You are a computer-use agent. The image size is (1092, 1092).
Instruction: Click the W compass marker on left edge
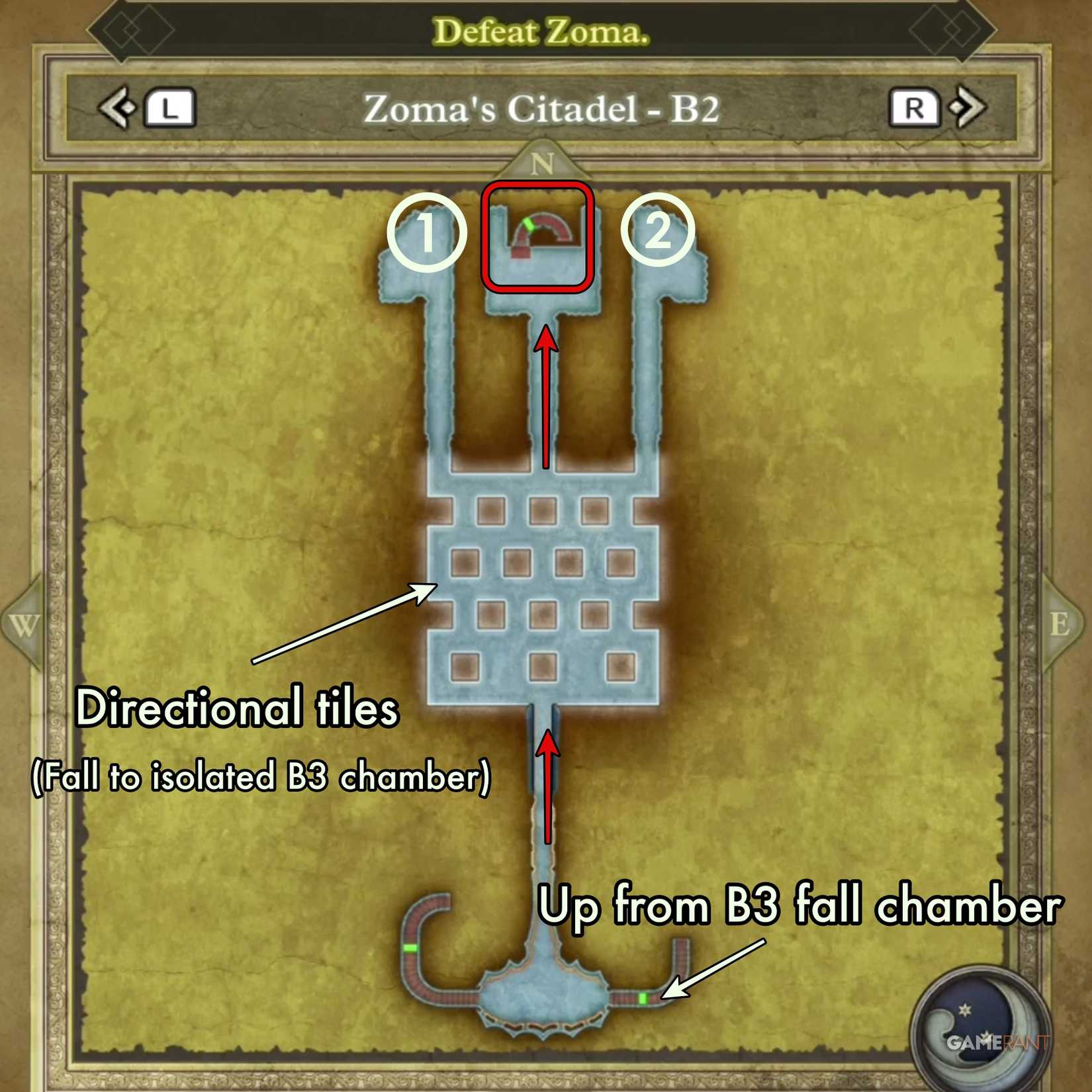pyautogui.click(x=23, y=623)
